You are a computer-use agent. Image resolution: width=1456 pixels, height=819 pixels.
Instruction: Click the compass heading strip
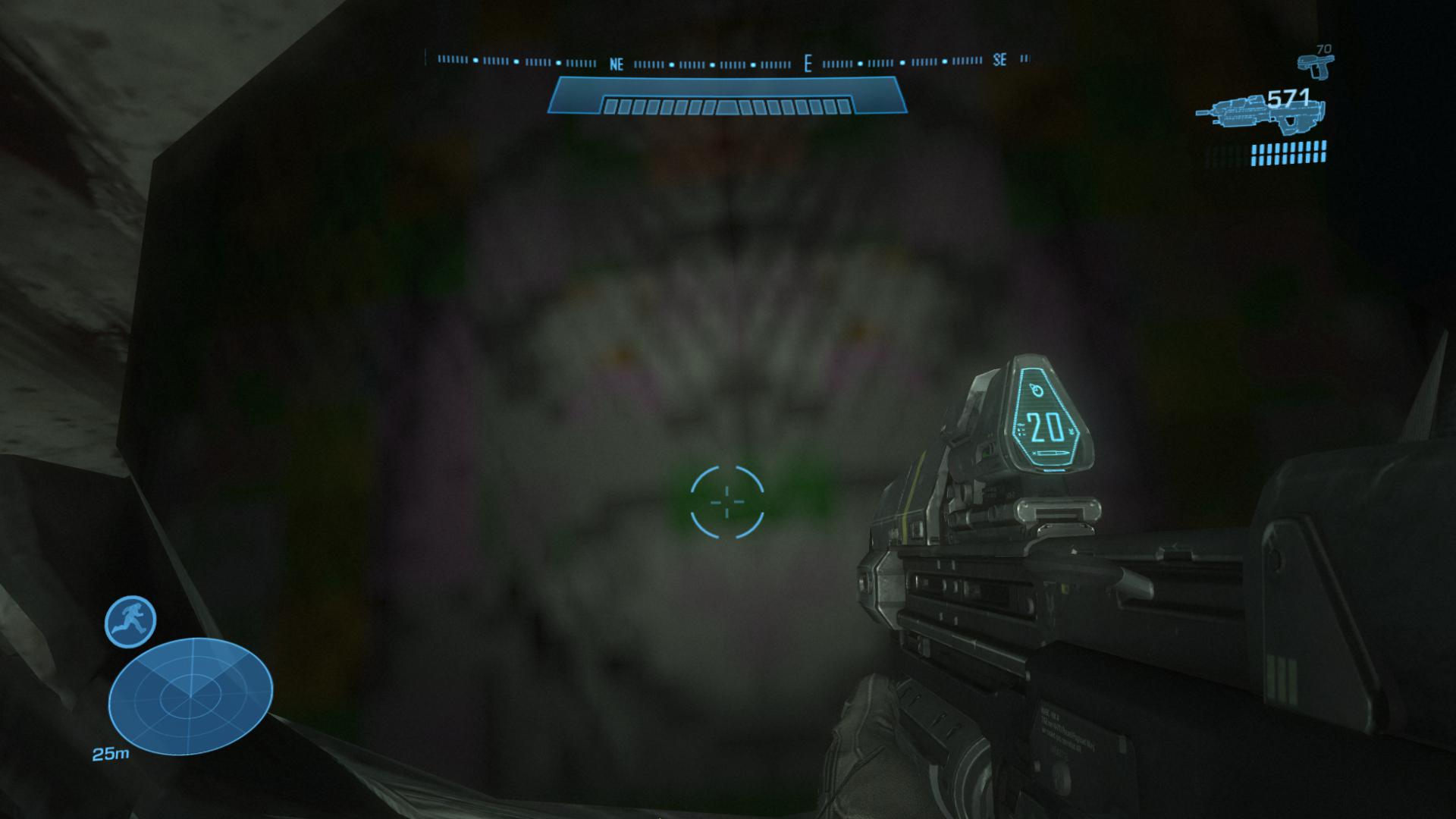727,61
